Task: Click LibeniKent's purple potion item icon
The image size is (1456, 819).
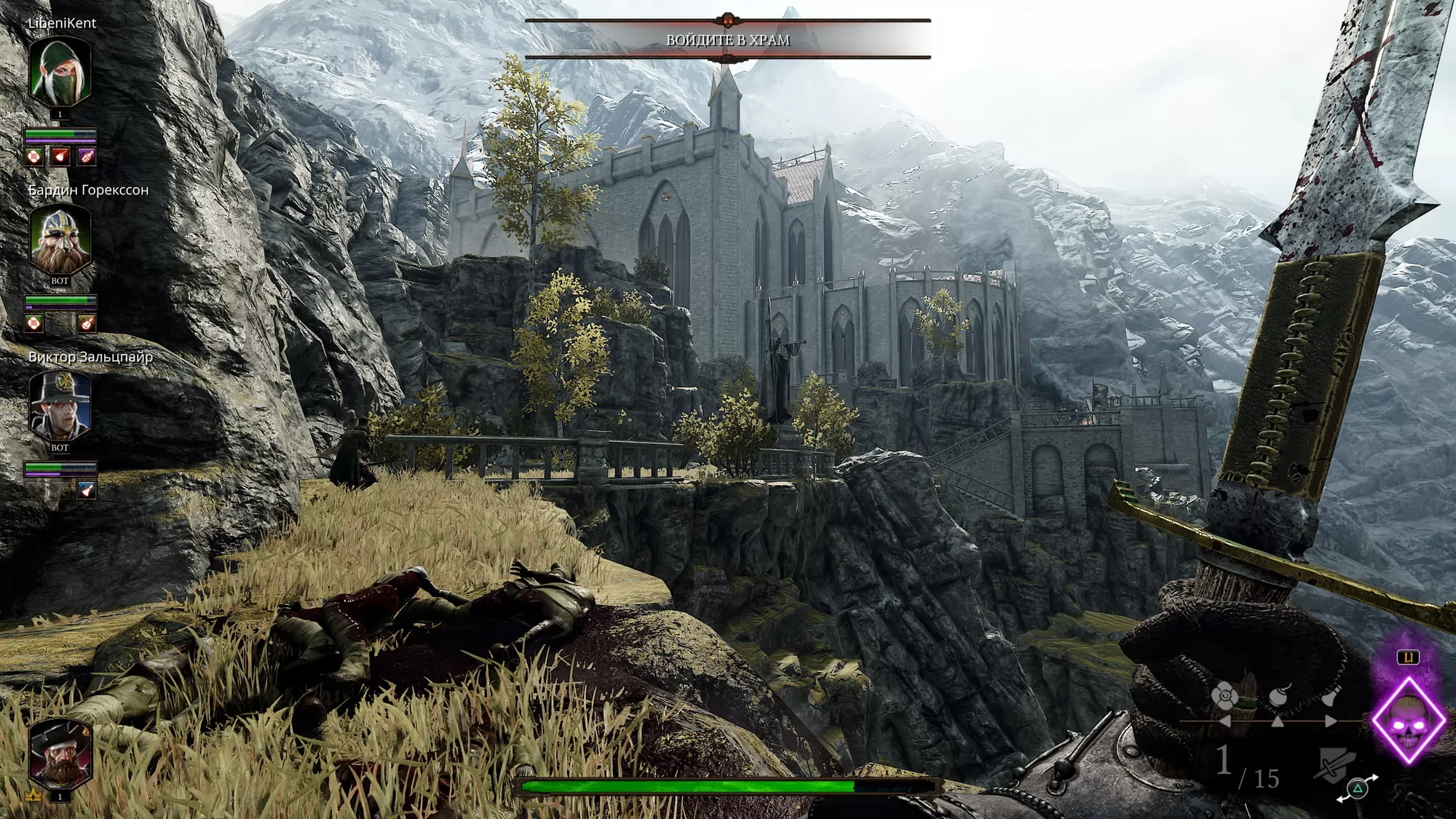Action: click(86, 157)
